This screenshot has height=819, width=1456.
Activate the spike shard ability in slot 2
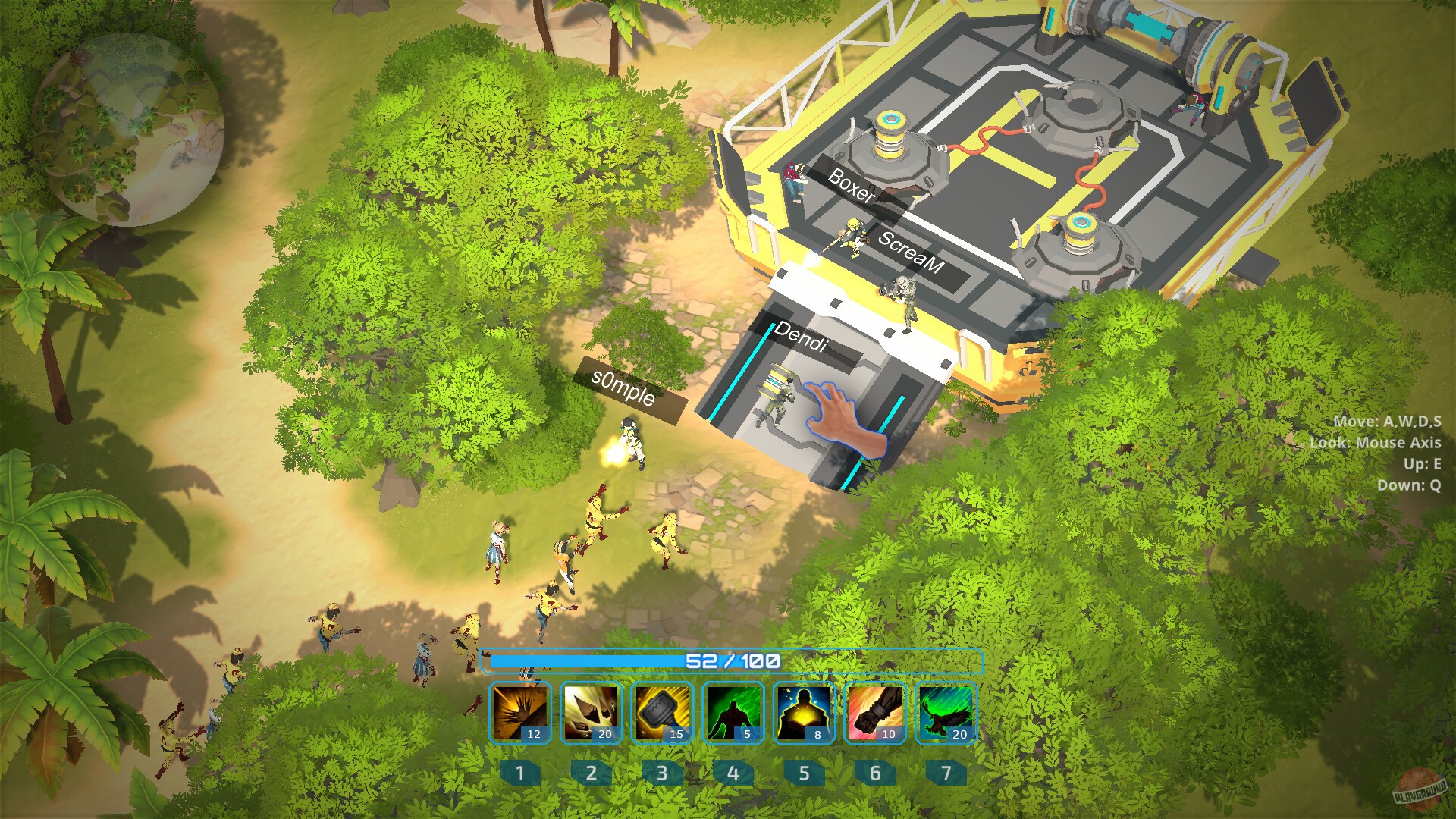coord(591,713)
